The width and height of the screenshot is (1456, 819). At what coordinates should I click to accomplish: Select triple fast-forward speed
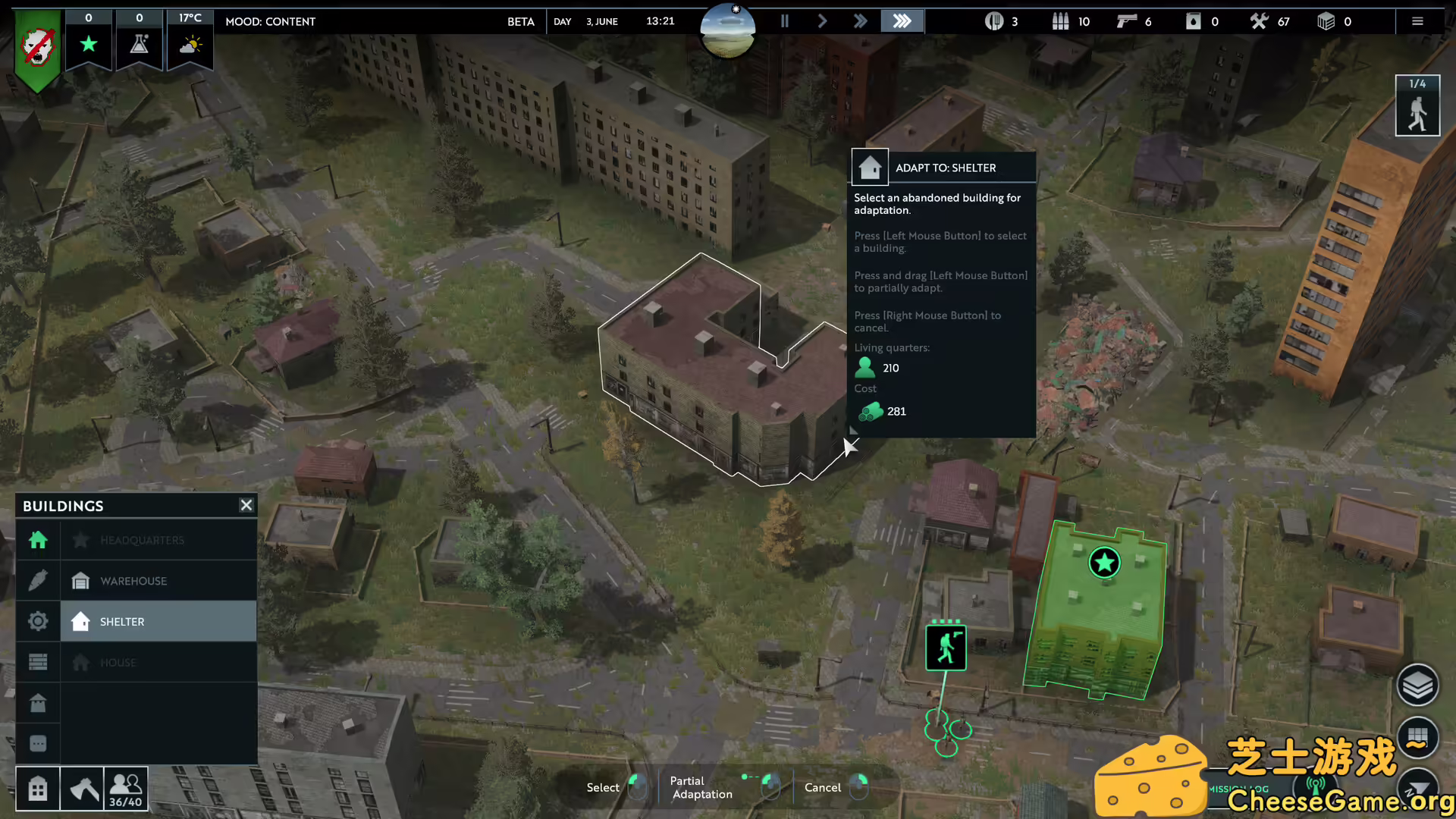[902, 21]
